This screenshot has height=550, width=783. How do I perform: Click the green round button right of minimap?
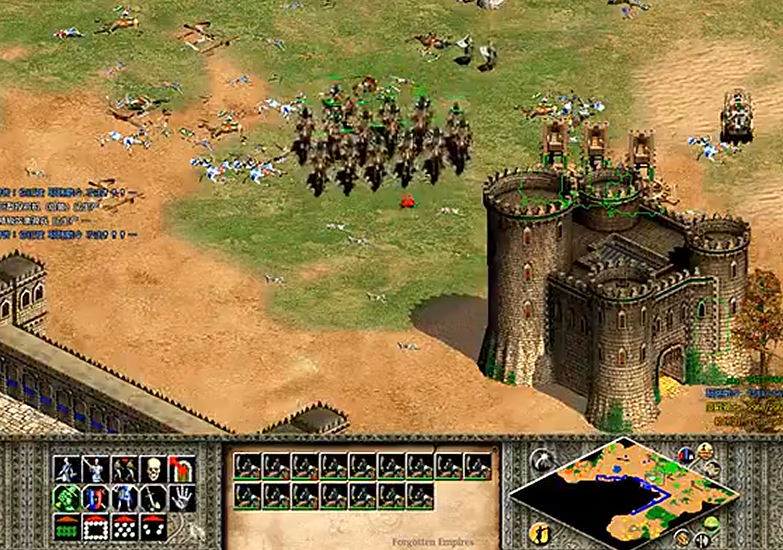(711, 524)
